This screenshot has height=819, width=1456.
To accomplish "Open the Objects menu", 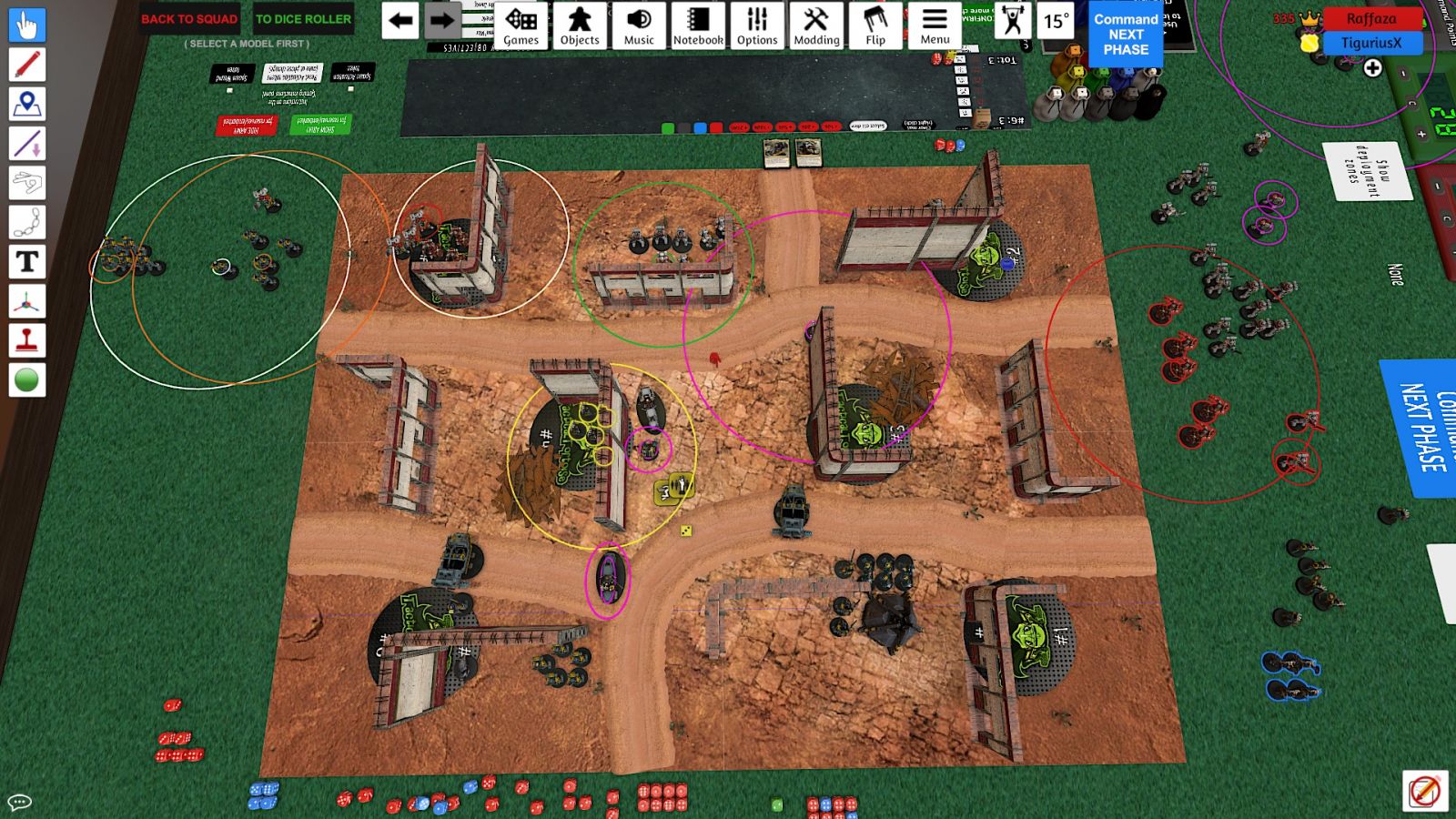I will [580, 25].
